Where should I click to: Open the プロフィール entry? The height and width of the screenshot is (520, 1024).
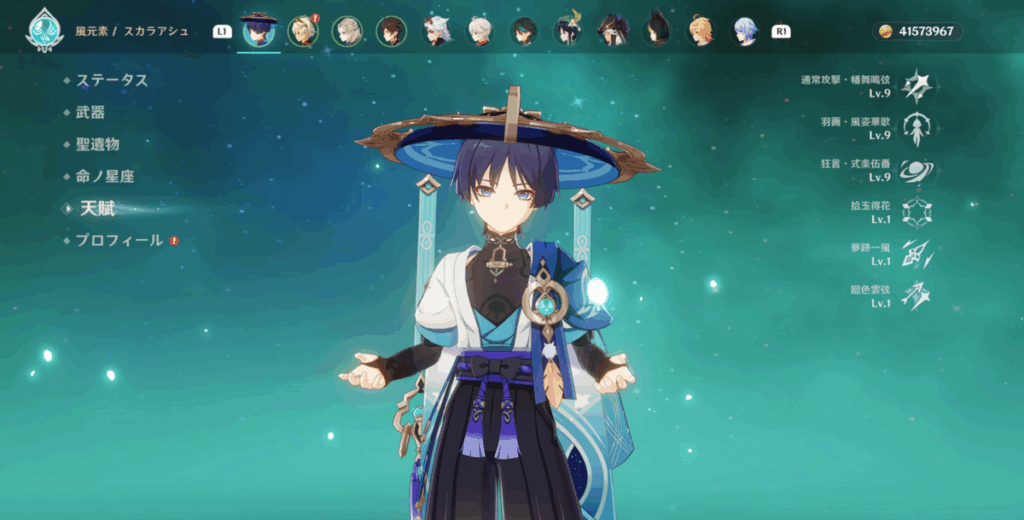pos(119,241)
